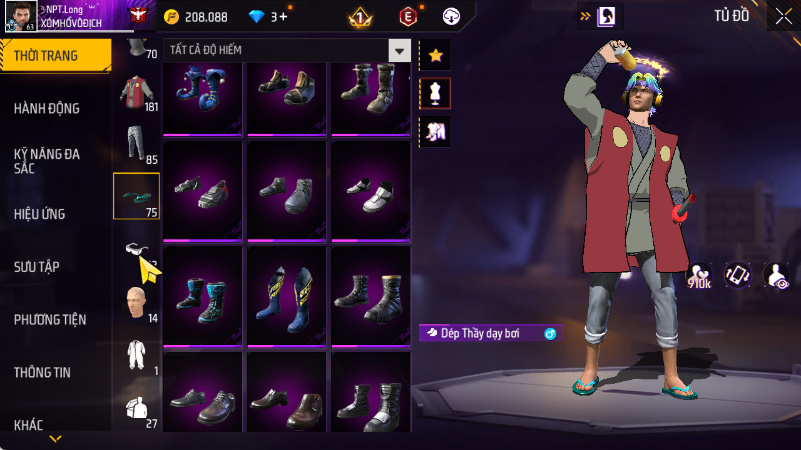Select the grey pants category
Image resolution: width=801 pixels, height=450 pixels.
pyautogui.click(x=135, y=142)
